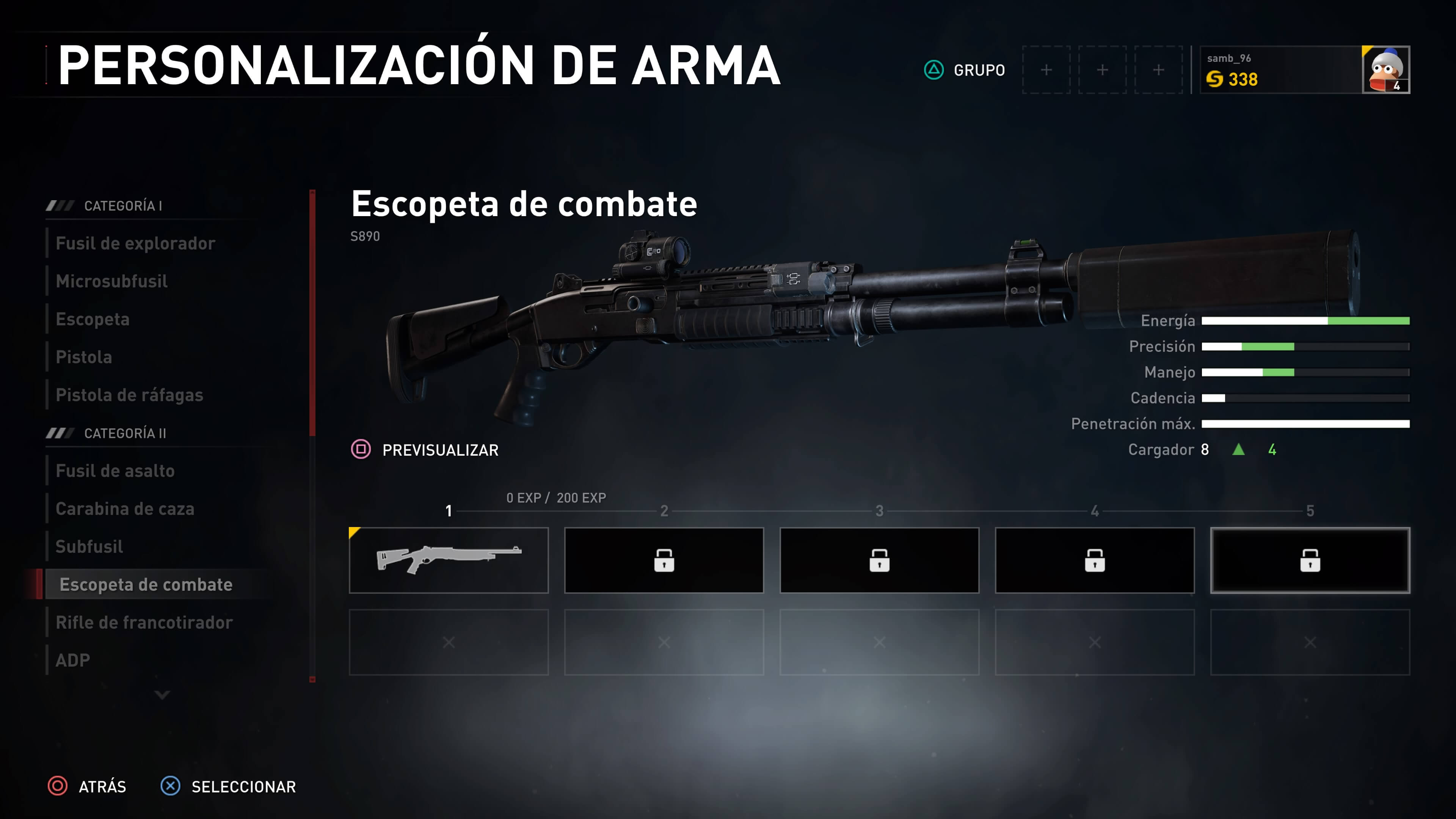Open the ADP weapon entry
This screenshot has height=819, width=1456.
(73, 660)
